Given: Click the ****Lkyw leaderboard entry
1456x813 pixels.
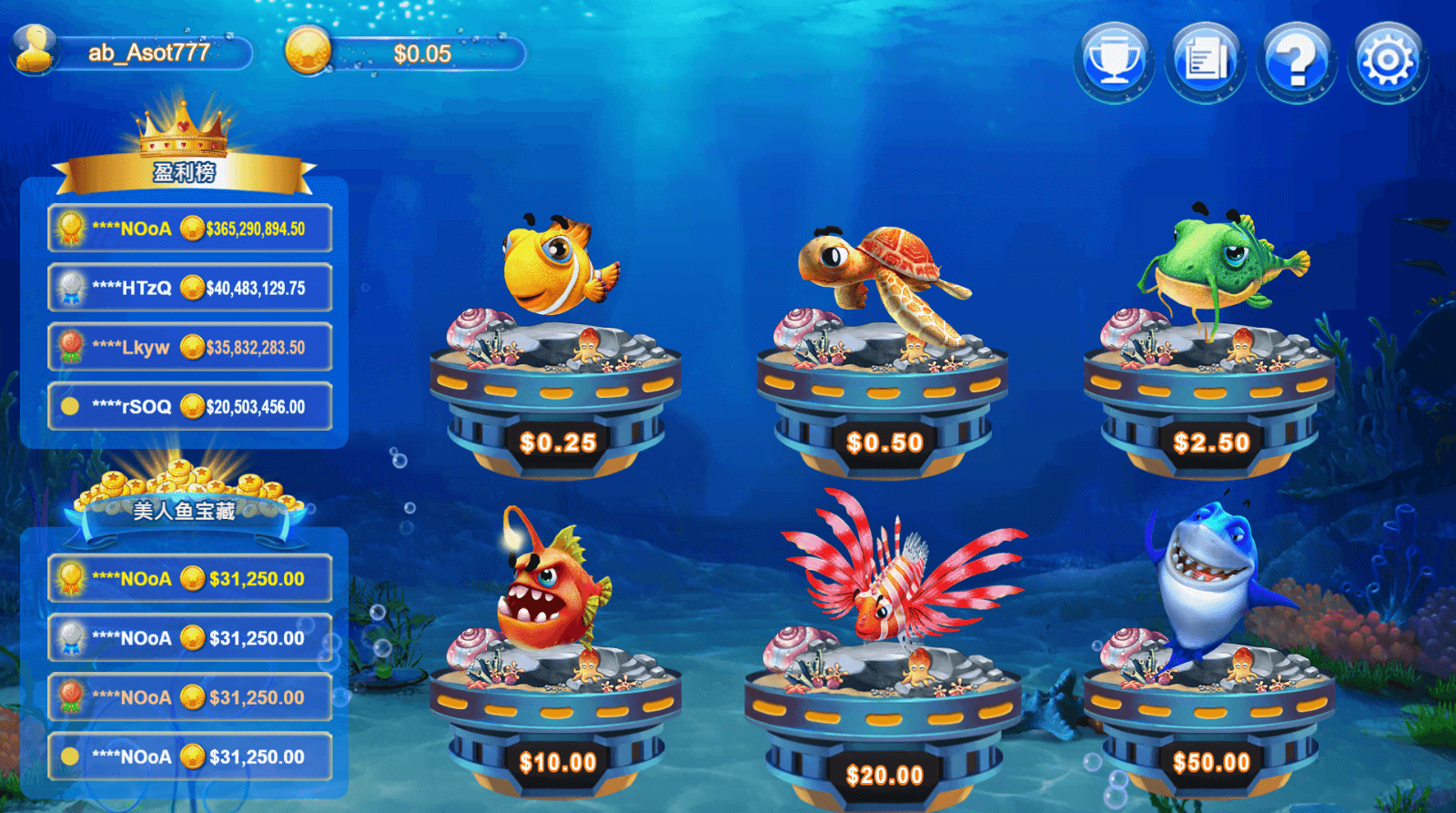Looking at the screenshot, I should click(x=189, y=347).
